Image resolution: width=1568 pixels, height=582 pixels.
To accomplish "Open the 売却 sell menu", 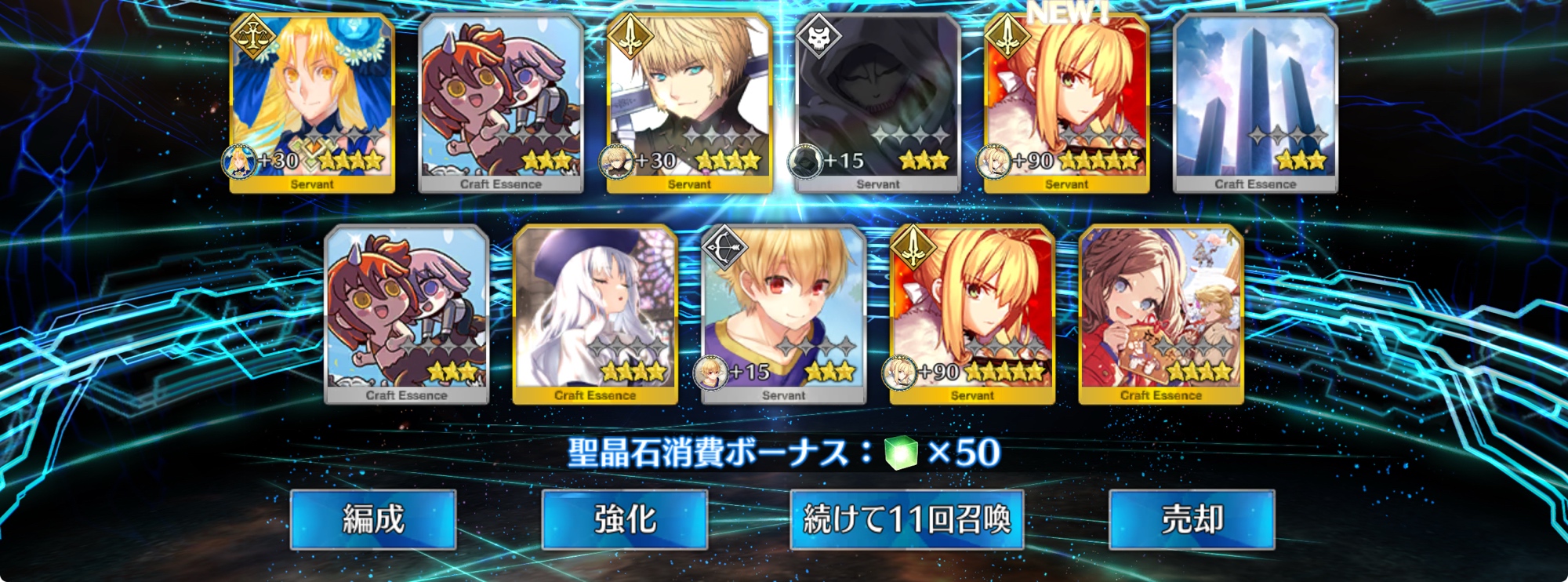I will click(x=1192, y=519).
